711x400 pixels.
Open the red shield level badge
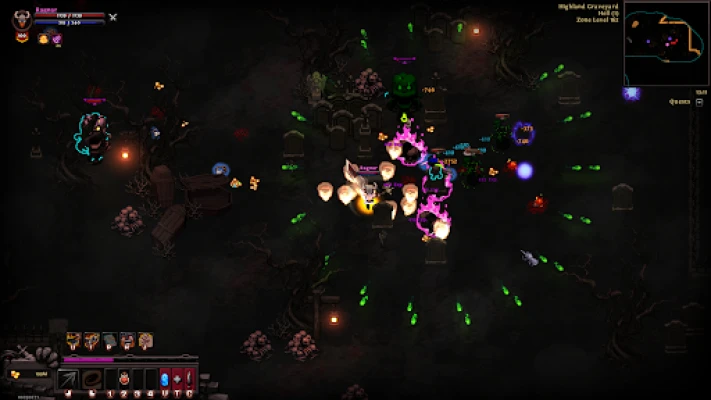tap(21, 37)
